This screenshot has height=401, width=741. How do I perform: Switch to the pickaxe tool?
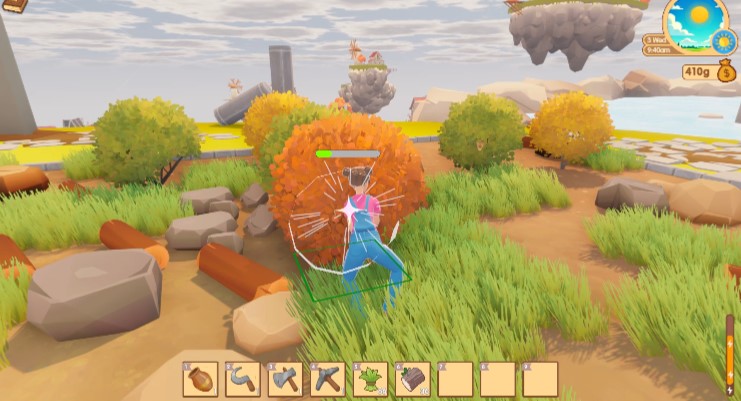(327, 379)
